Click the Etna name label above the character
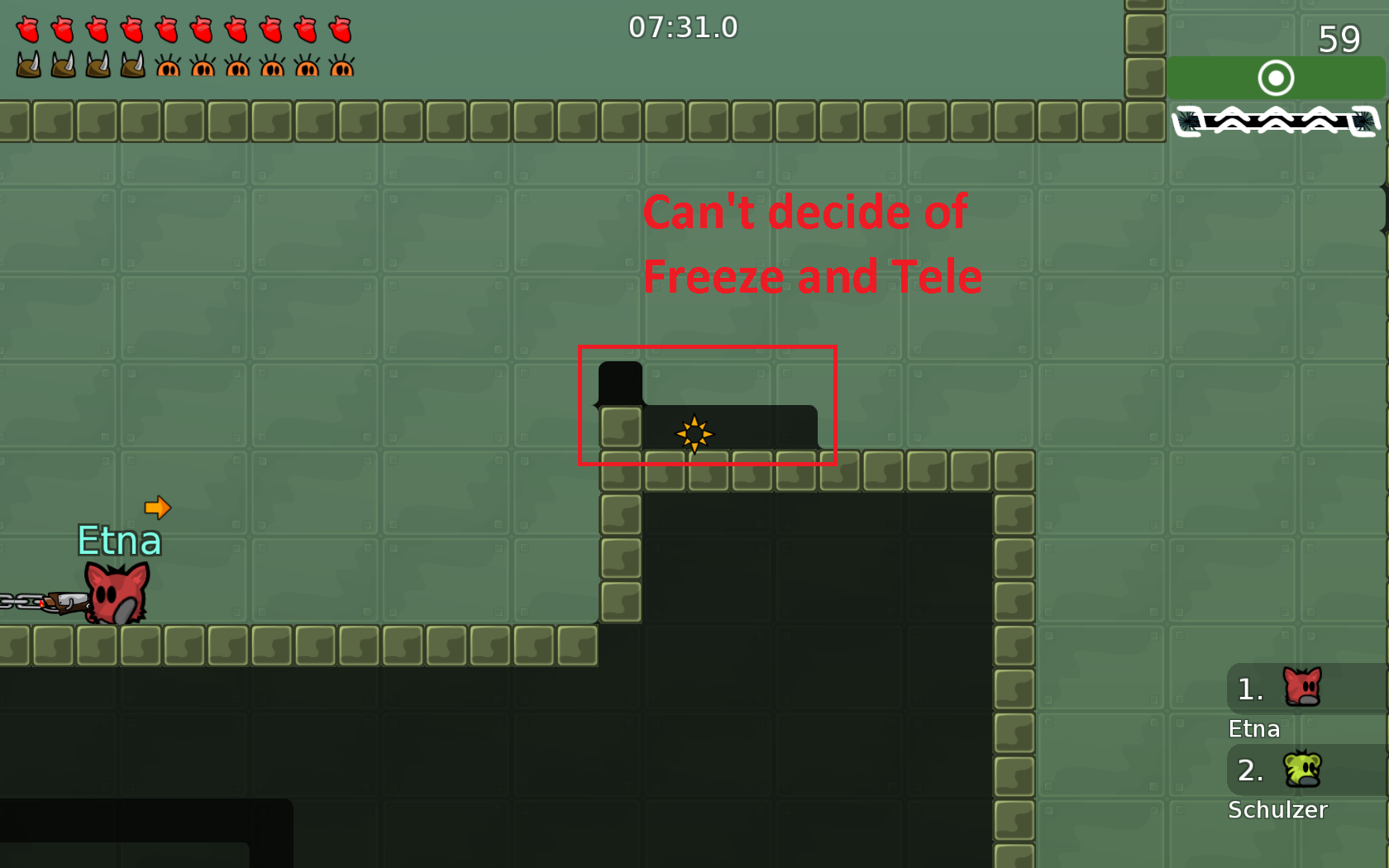Viewport: 1389px width, 868px height. click(x=120, y=541)
